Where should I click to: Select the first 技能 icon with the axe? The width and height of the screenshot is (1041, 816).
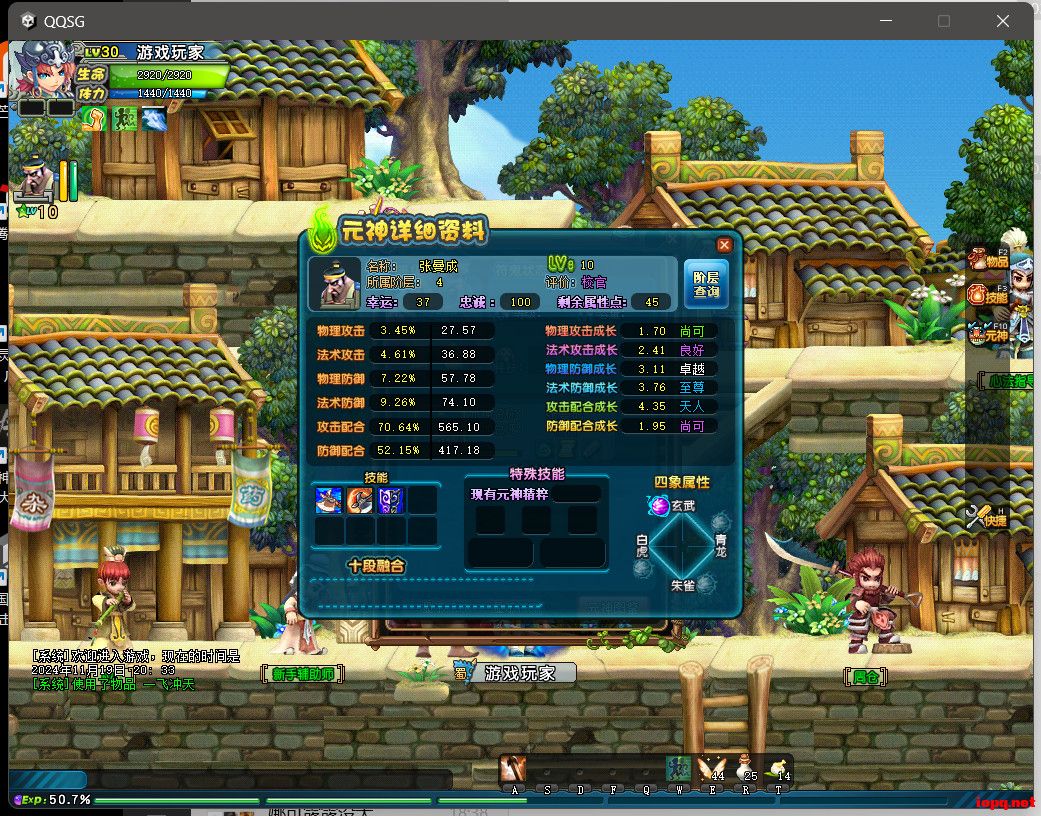[330, 500]
